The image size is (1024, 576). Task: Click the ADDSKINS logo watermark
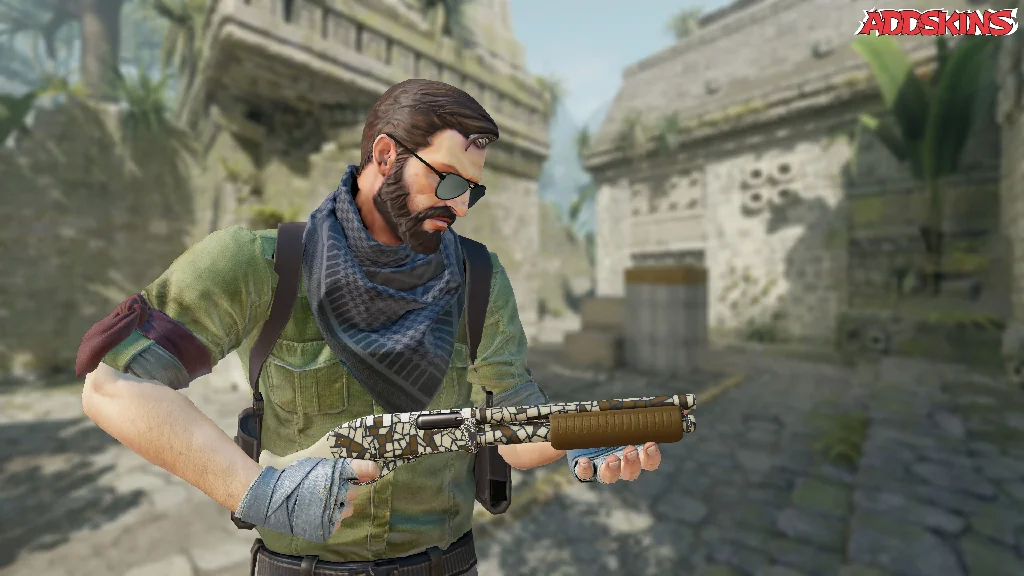point(937,23)
